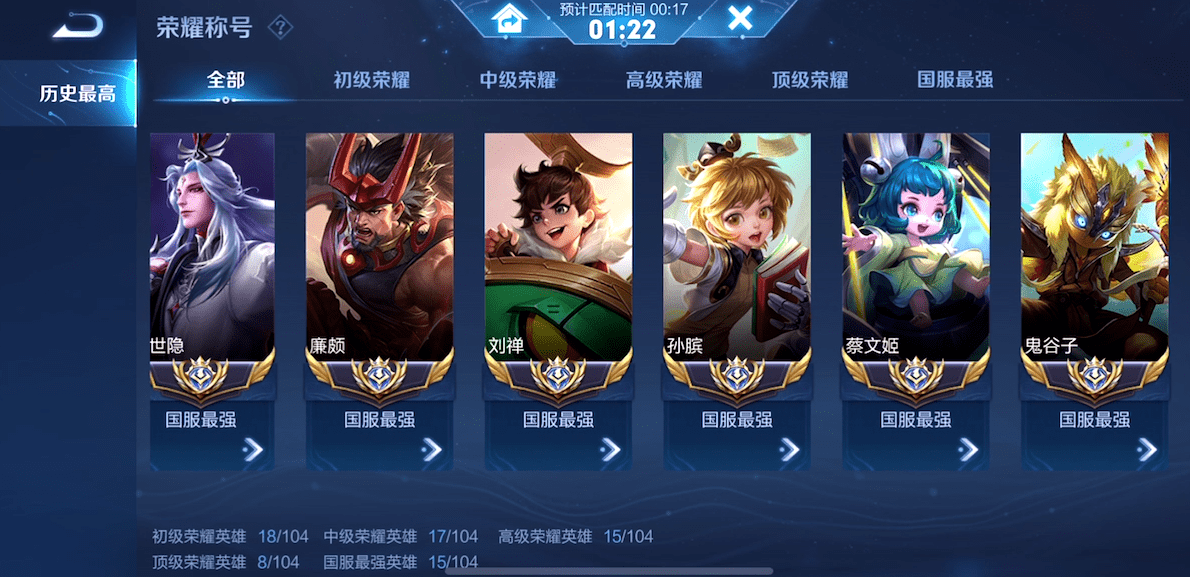Open the 中级荣耀 tab

point(518,80)
